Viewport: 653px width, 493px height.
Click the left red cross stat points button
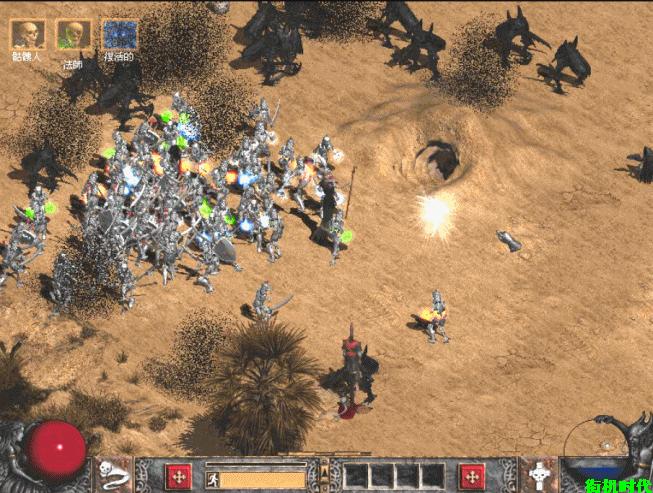point(179,476)
